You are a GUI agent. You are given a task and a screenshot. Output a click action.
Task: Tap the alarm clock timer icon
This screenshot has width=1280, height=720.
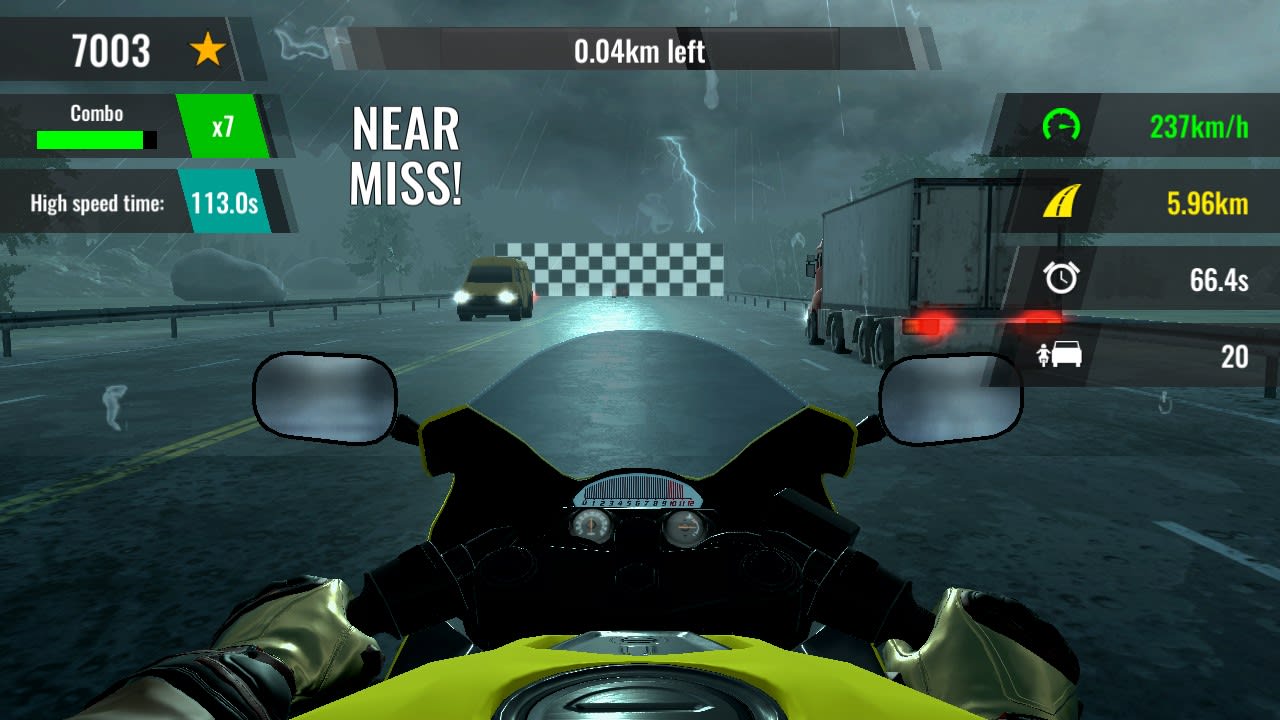pyautogui.click(x=1060, y=280)
